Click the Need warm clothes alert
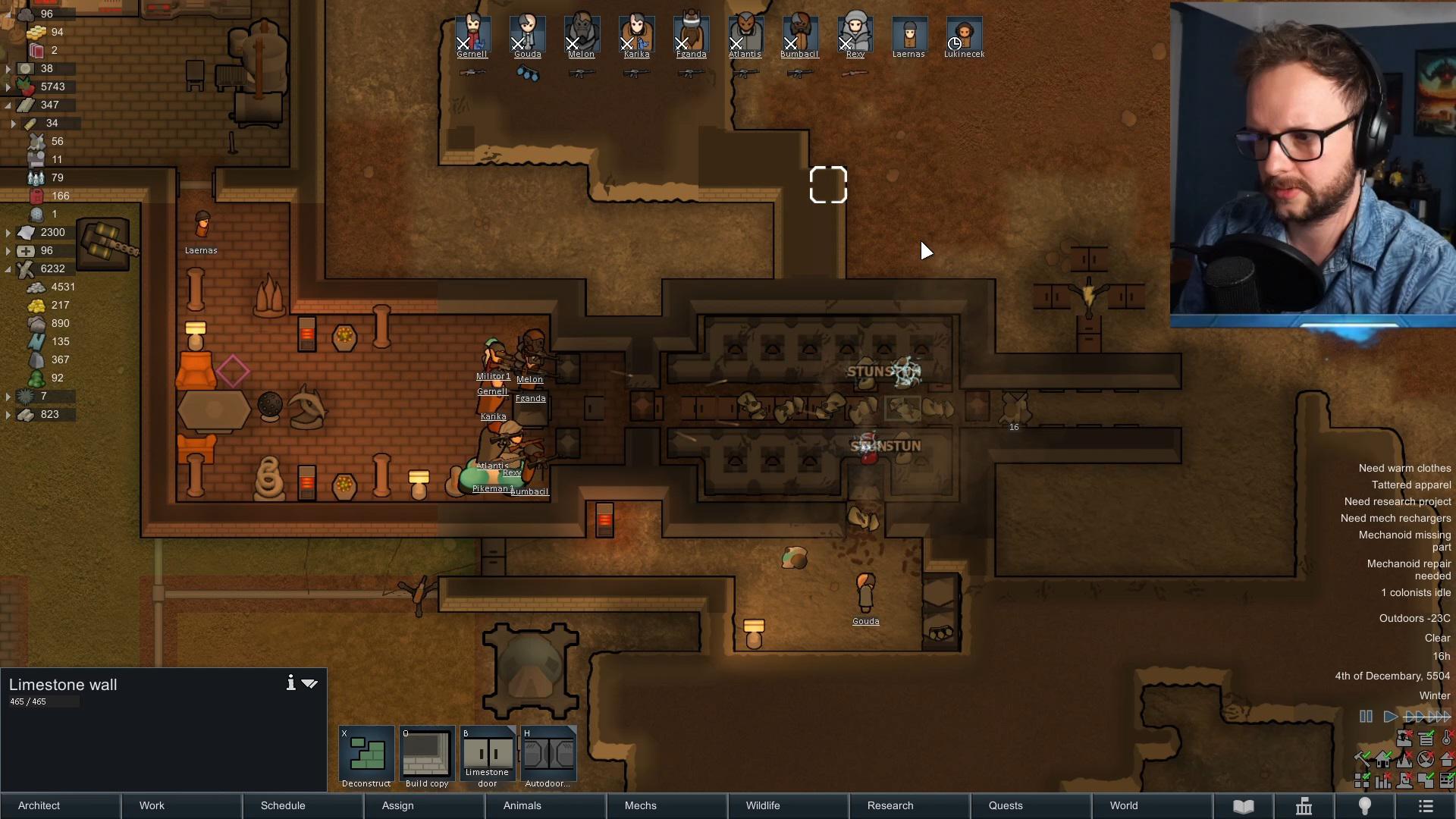The width and height of the screenshot is (1456, 819). pyautogui.click(x=1404, y=469)
